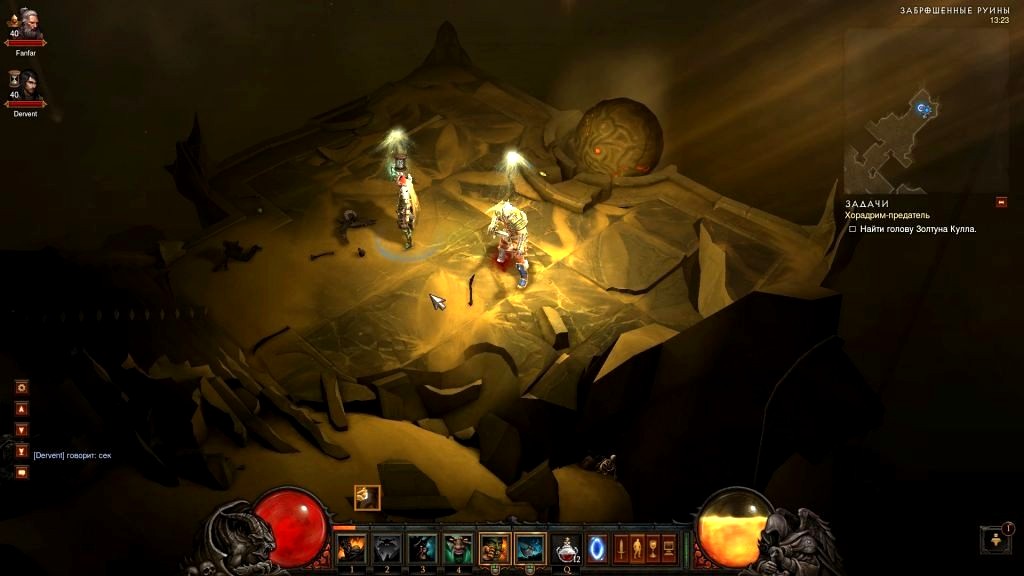
Task: Use the skill bound to slot 2
Action: coord(387,548)
